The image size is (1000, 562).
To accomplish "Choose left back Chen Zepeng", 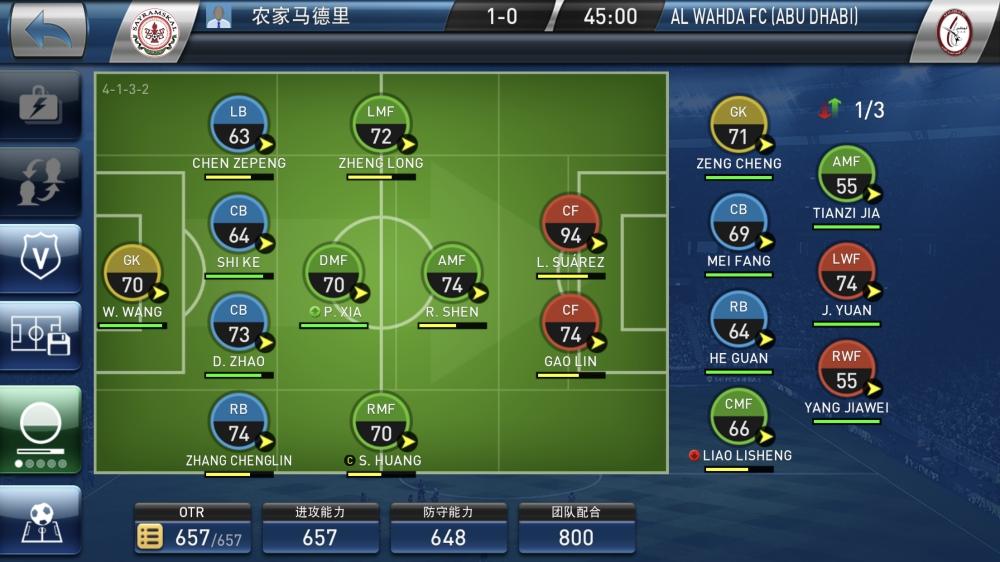I will coord(238,125).
